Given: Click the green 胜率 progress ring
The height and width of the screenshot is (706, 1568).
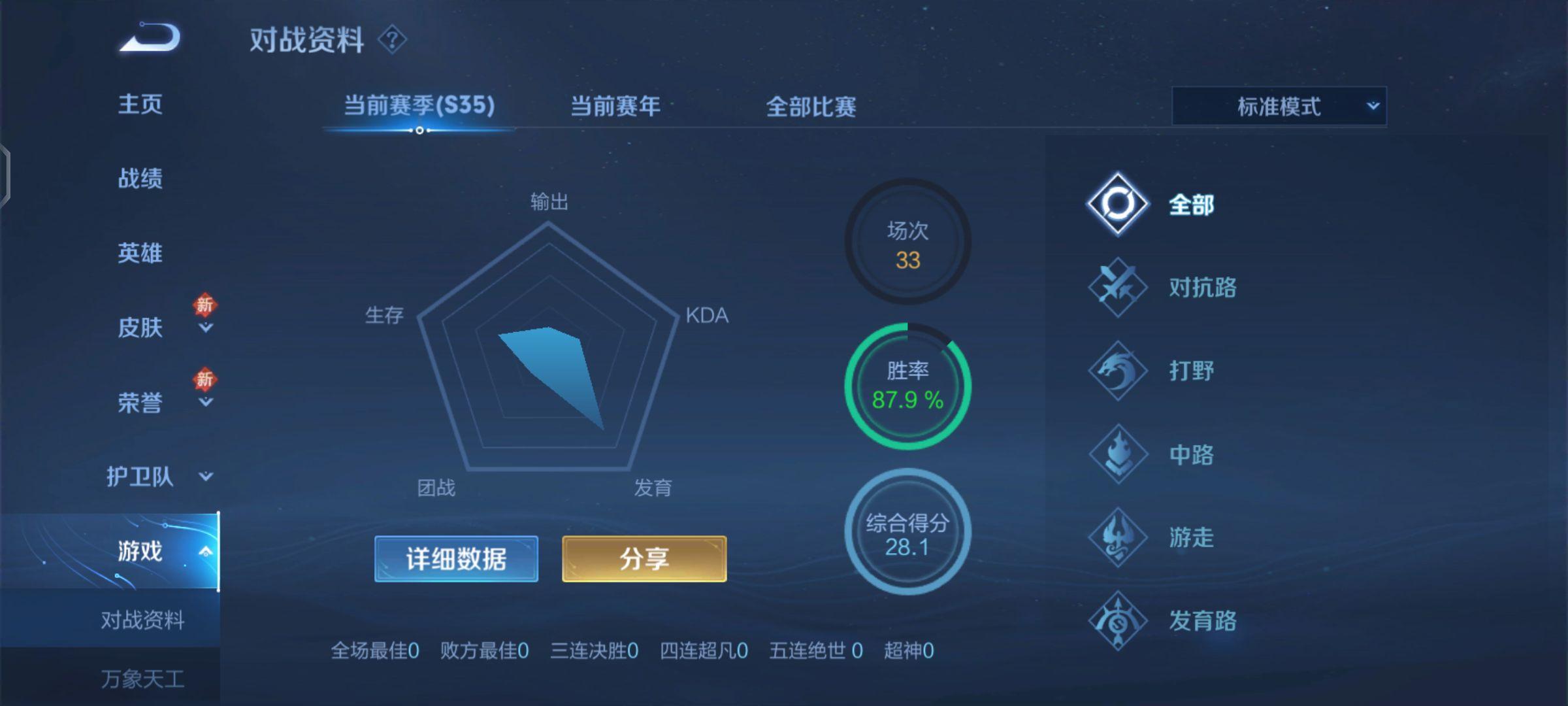Looking at the screenshot, I should [x=907, y=386].
